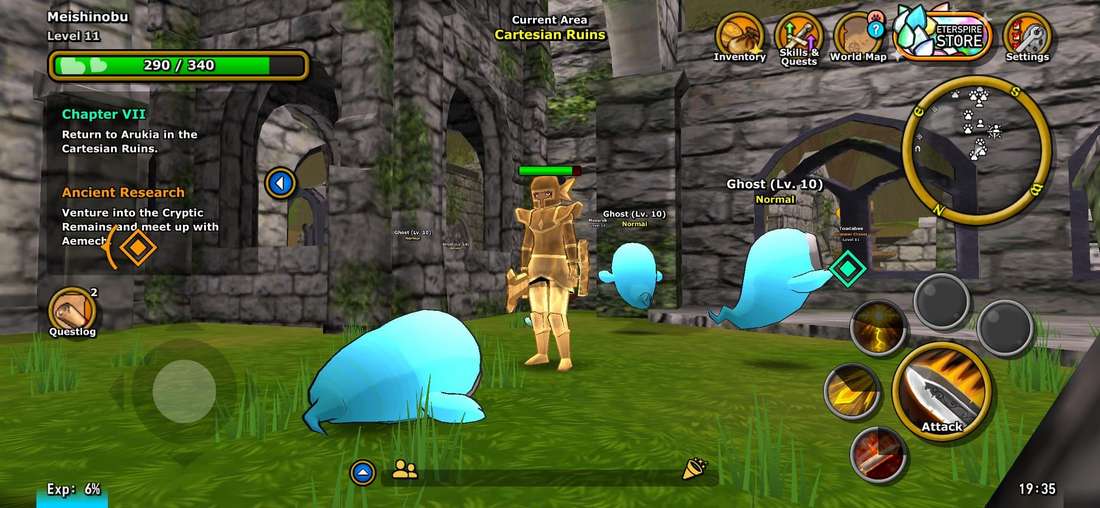Expand the chat bar with up arrow
1100x508 pixels.
point(363,472)
